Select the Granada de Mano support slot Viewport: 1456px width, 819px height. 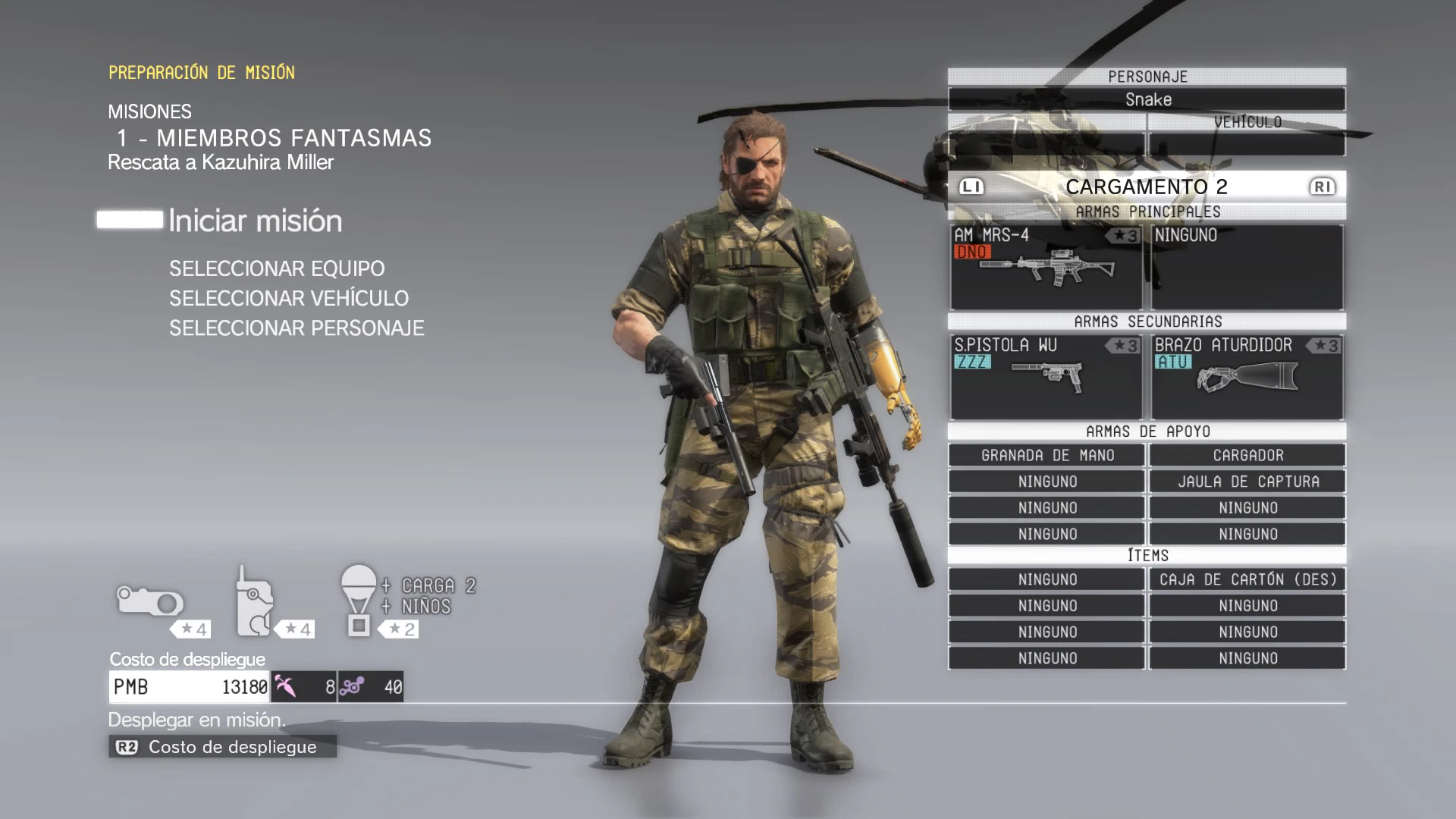(x=1046, y=456)
